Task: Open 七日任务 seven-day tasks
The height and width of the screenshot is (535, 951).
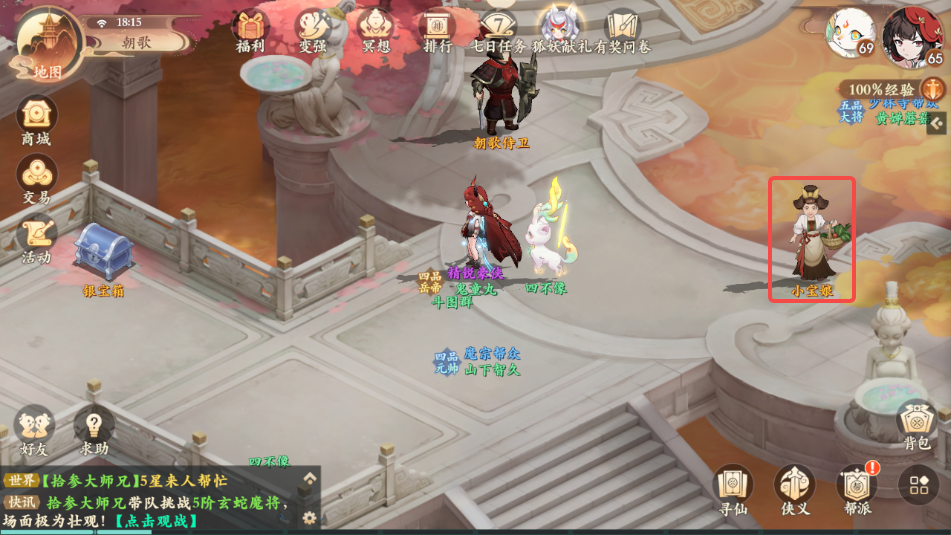Action: (x=498, y=28)
